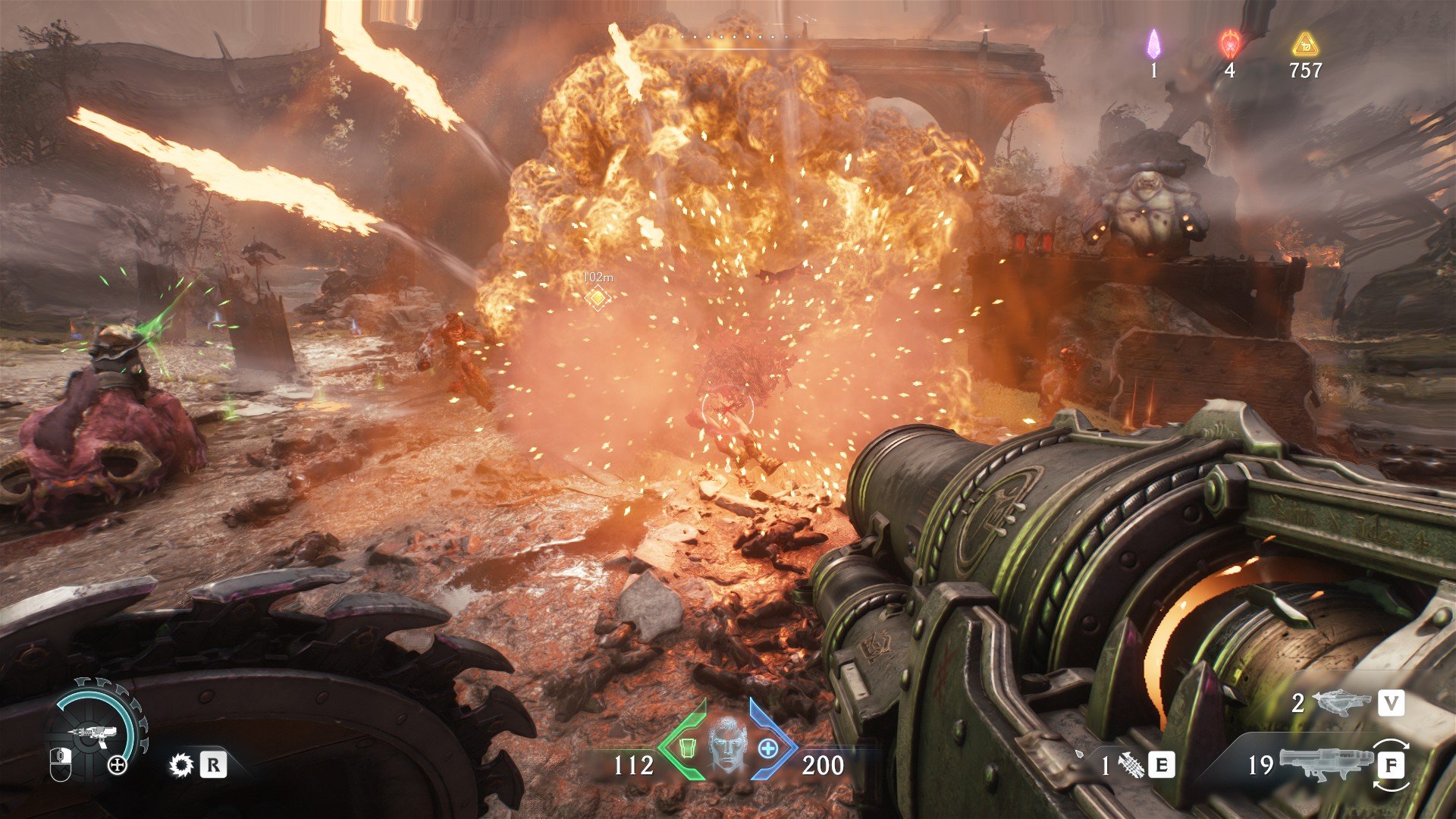Select the red ruby currency icon
This screenshot has height=819, width=1456.
1229,45
